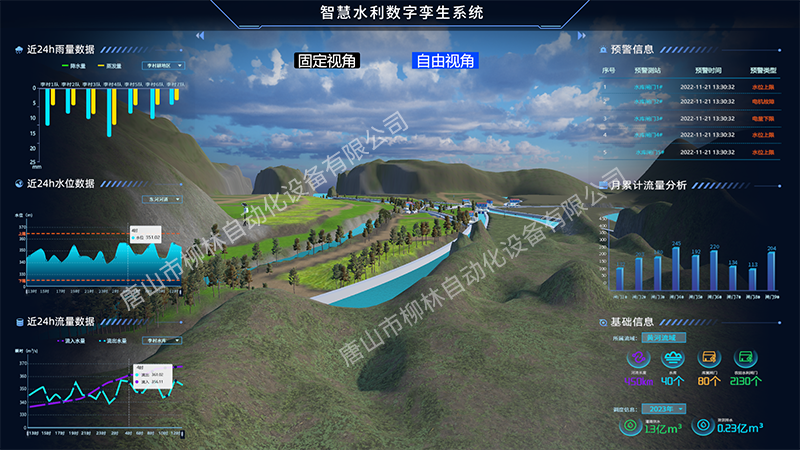
Task: Select alert row 3 with the 电量下限 alert
Action: point(689,119)
